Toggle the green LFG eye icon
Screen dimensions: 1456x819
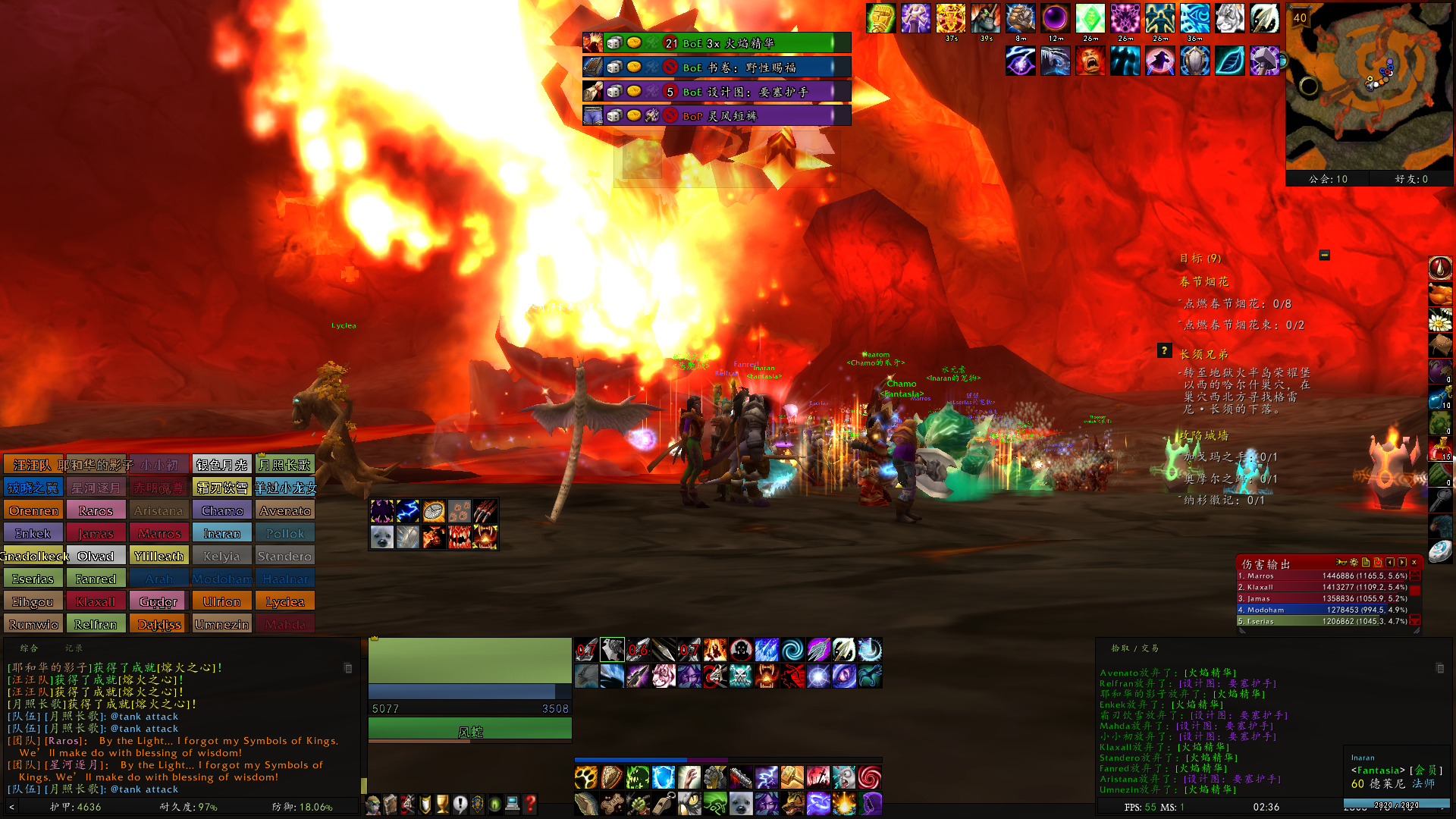tap(494, 805)
